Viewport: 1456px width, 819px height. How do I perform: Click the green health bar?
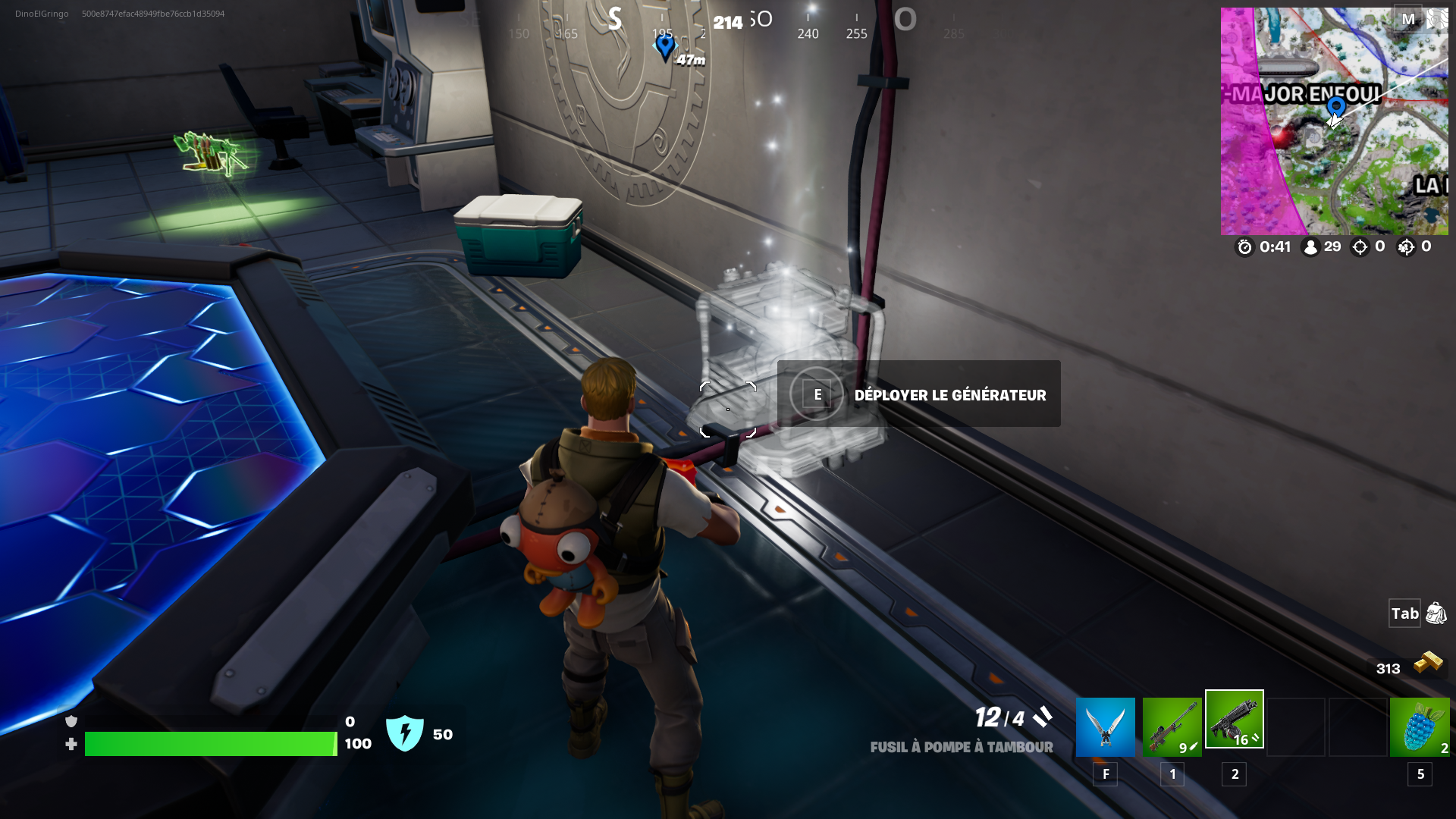[212, 744]
